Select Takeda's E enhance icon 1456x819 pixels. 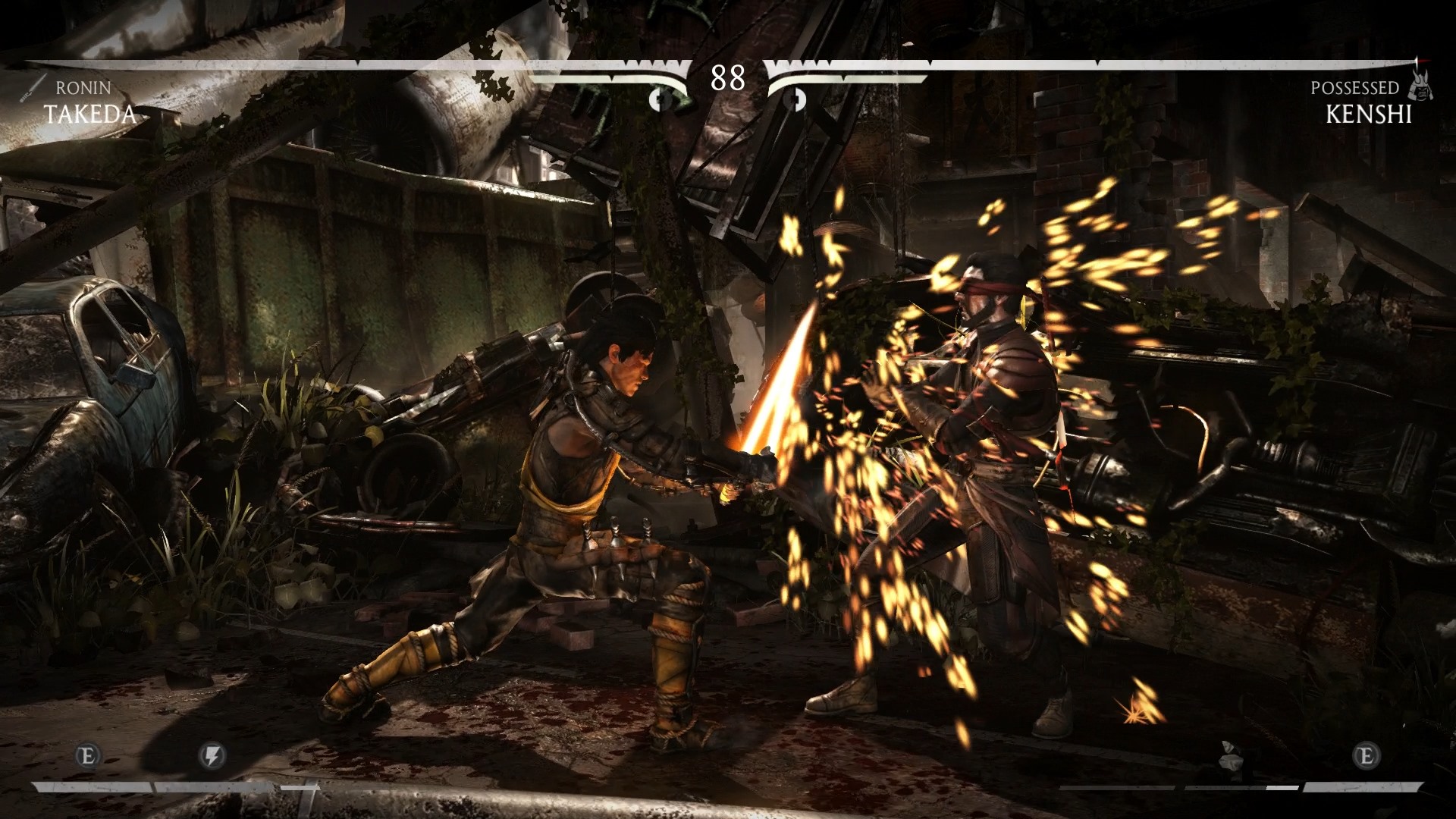(88, 755)
